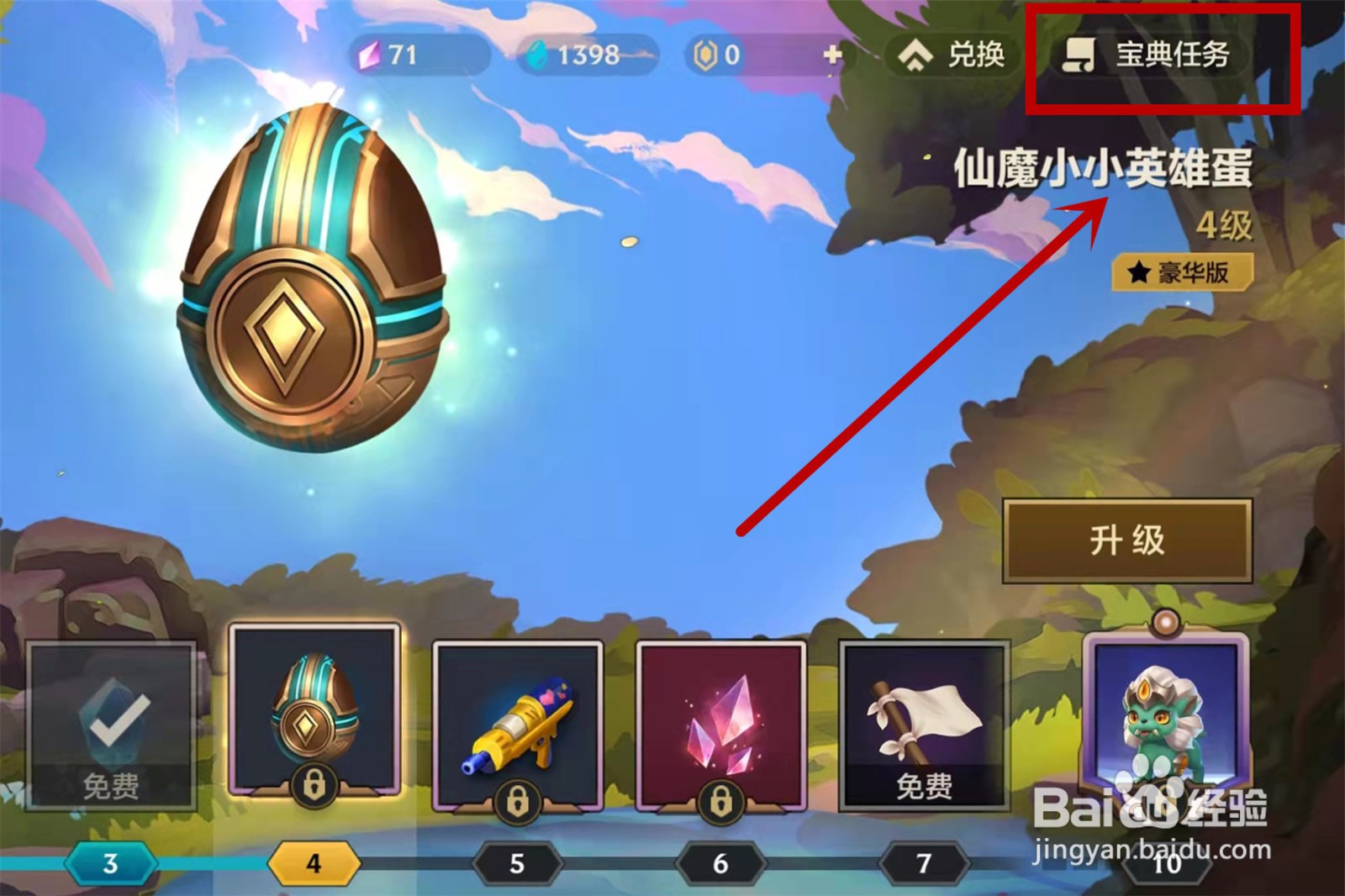The image size is (1345, 896).
Task: Expand the plus button to add currency
Action: [831, 54]
